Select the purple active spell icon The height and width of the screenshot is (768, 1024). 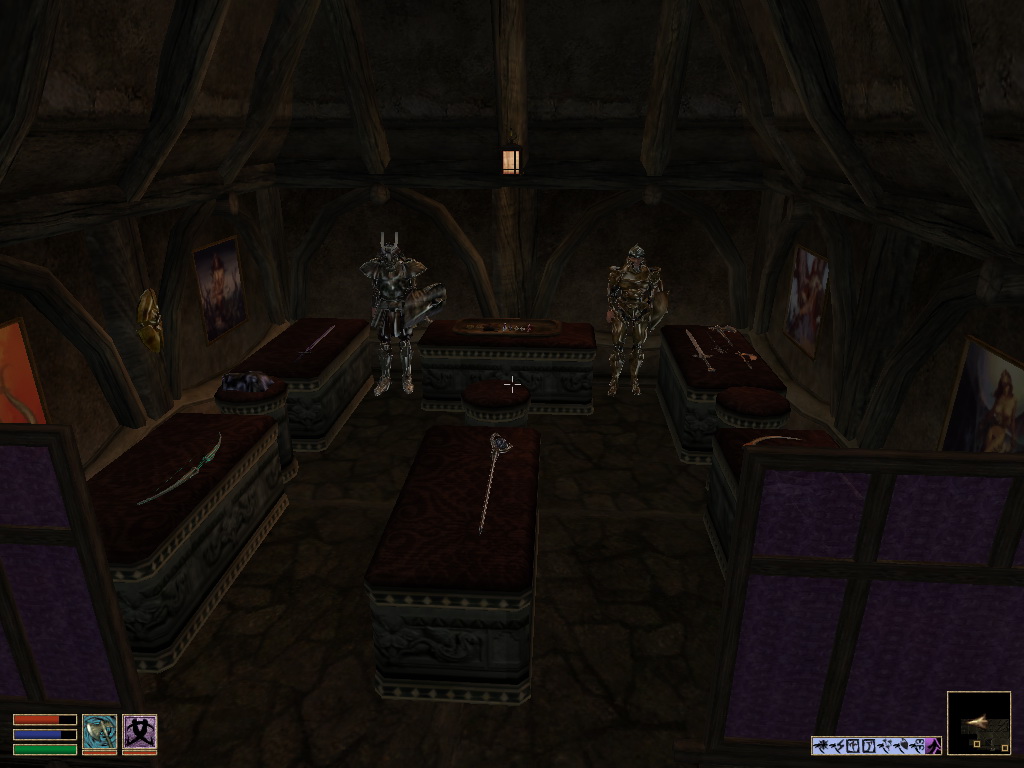pos(139,733)
